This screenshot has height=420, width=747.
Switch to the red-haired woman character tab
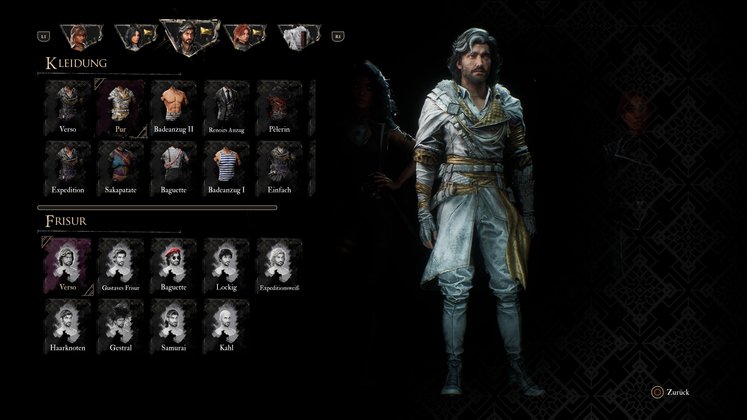pos(246,36)
